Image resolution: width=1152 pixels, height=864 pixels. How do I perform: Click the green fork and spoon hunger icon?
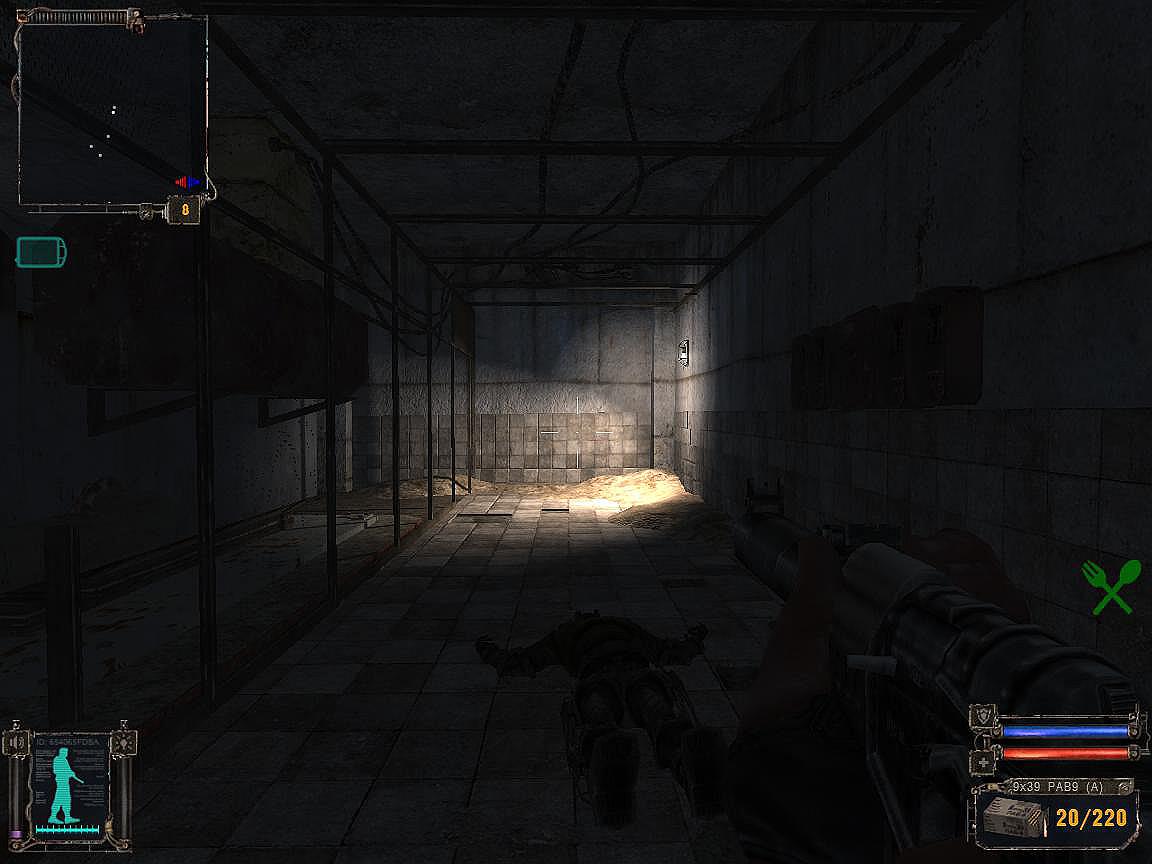pyautogui.click(x=1111, y=586)
